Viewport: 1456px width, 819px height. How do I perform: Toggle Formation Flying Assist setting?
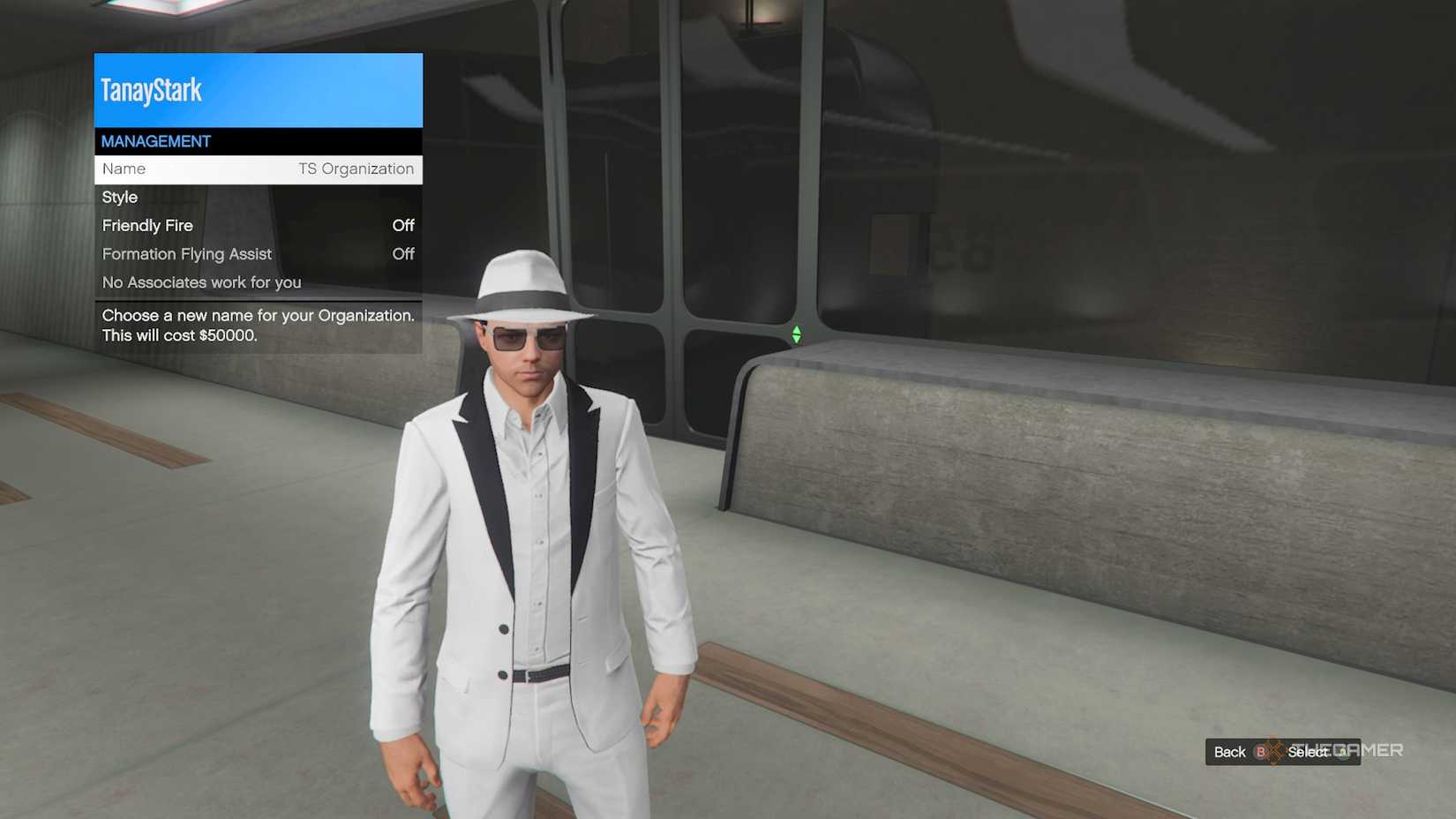click(258, 254)
